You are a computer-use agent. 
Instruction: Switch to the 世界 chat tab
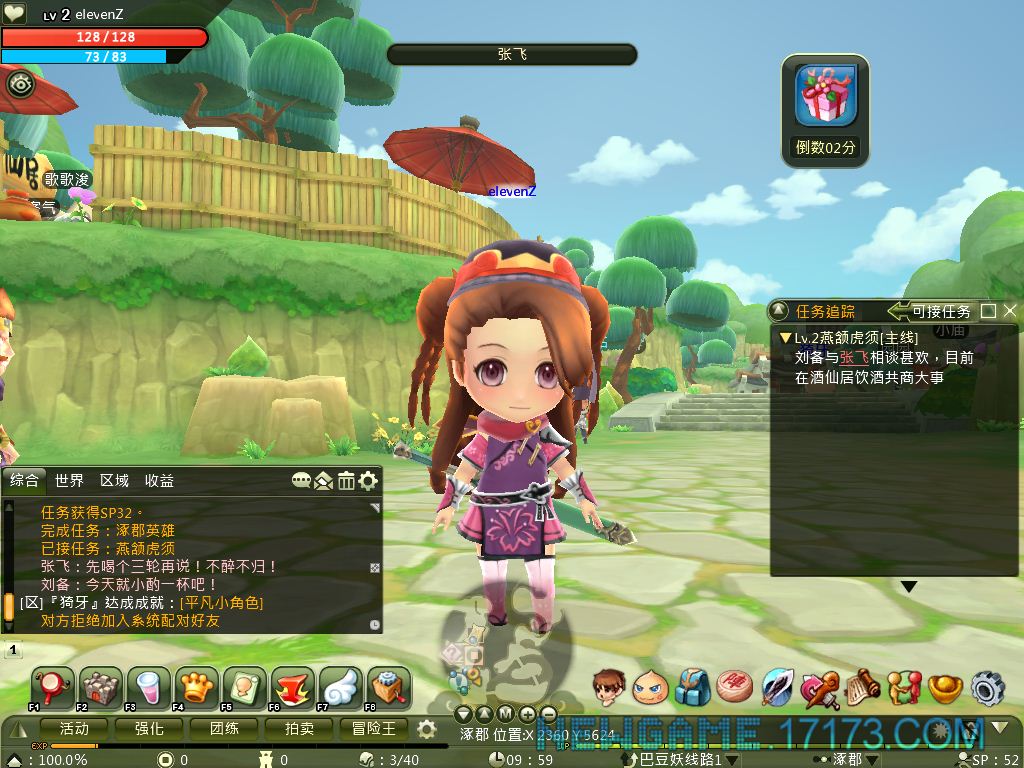[x=70, y=481]
